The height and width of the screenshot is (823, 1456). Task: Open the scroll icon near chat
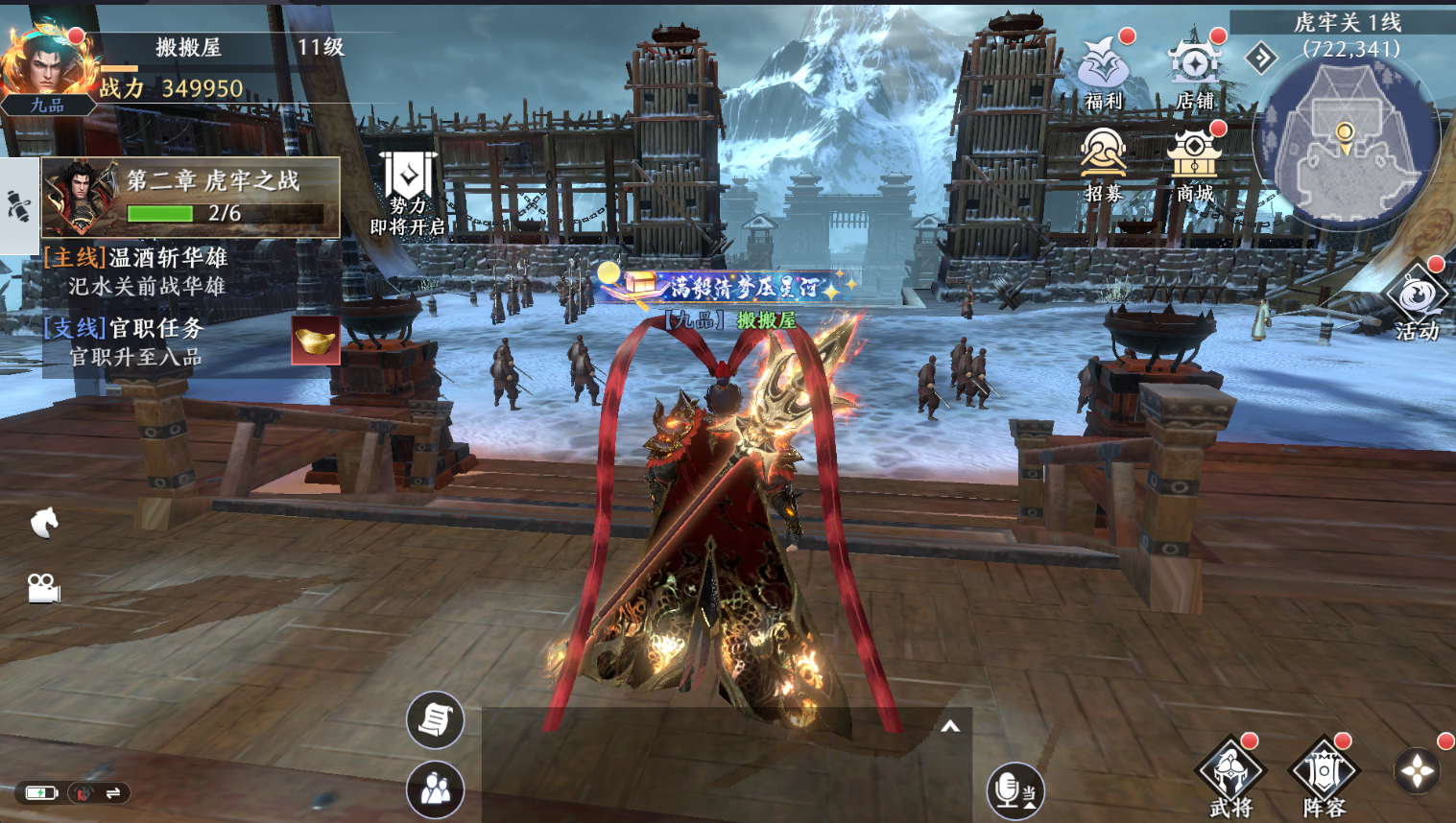pos(435,719)
